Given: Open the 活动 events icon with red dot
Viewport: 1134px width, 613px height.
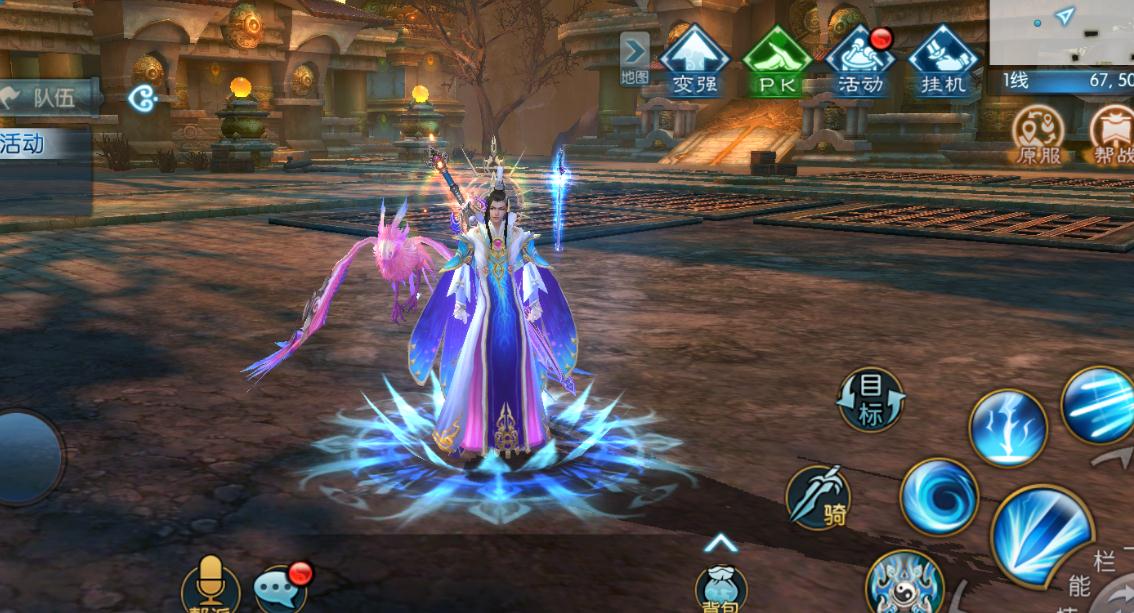Looking at the screenshot, I should click(x=859, y=60).
